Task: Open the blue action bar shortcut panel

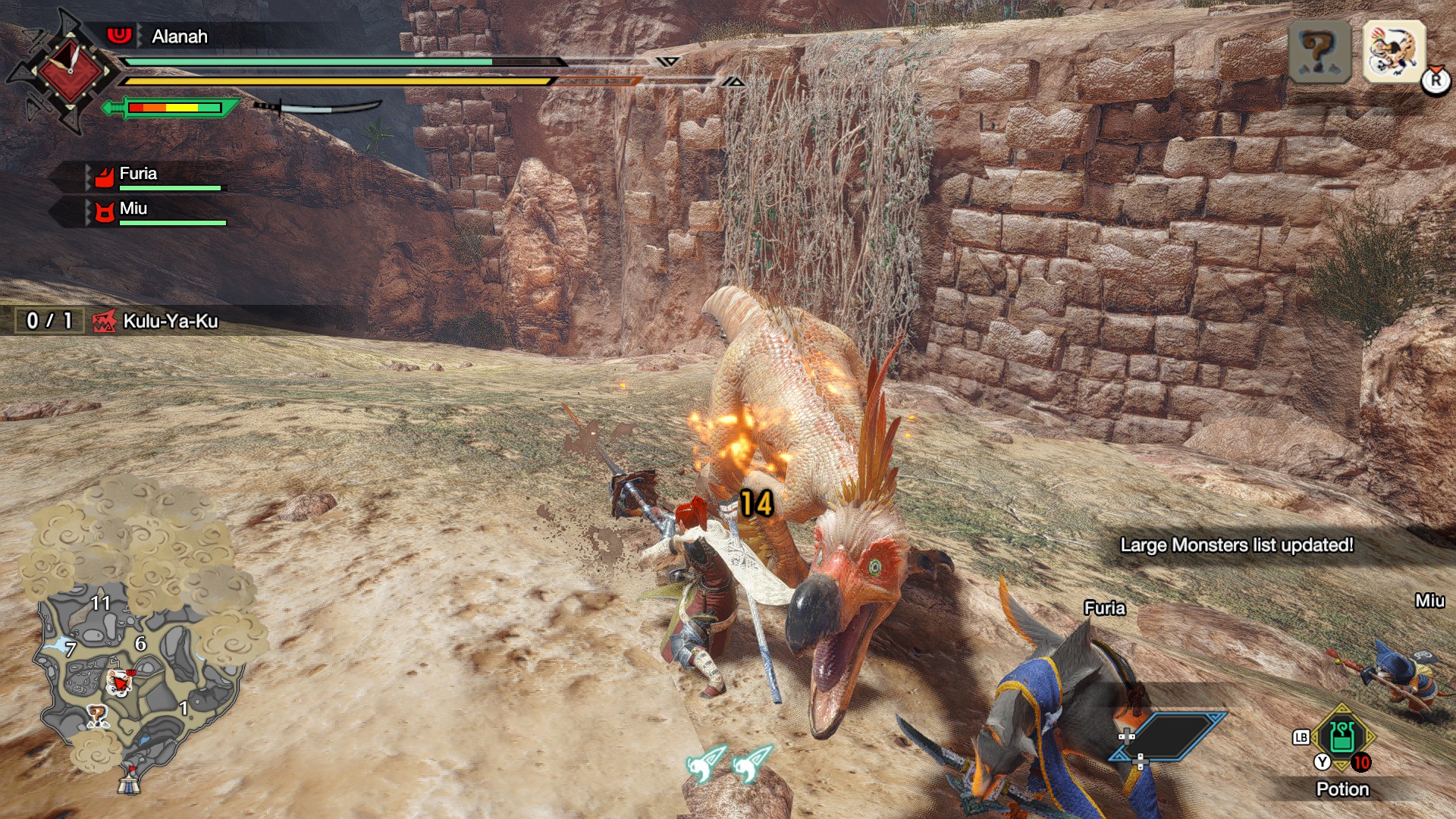Action: tap(1169, 736)
